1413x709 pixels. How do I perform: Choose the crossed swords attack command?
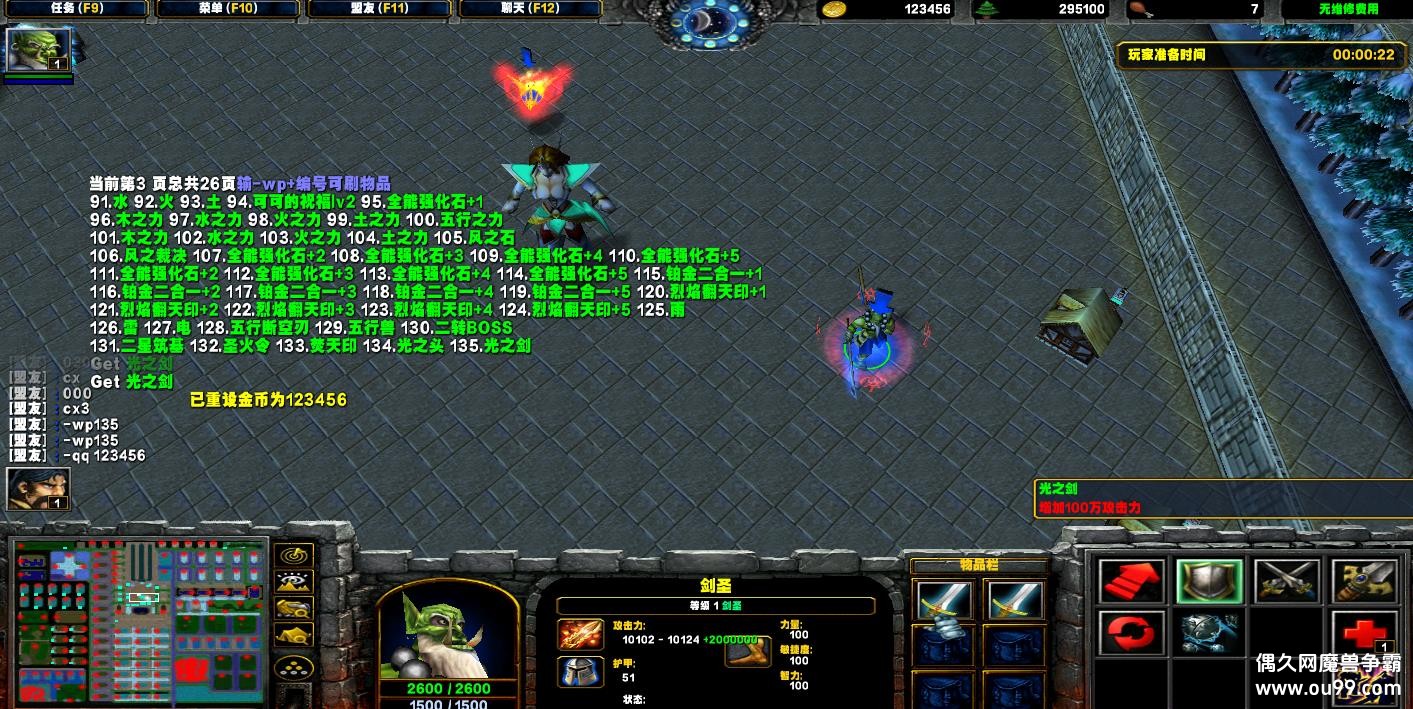pos(1287,581)
